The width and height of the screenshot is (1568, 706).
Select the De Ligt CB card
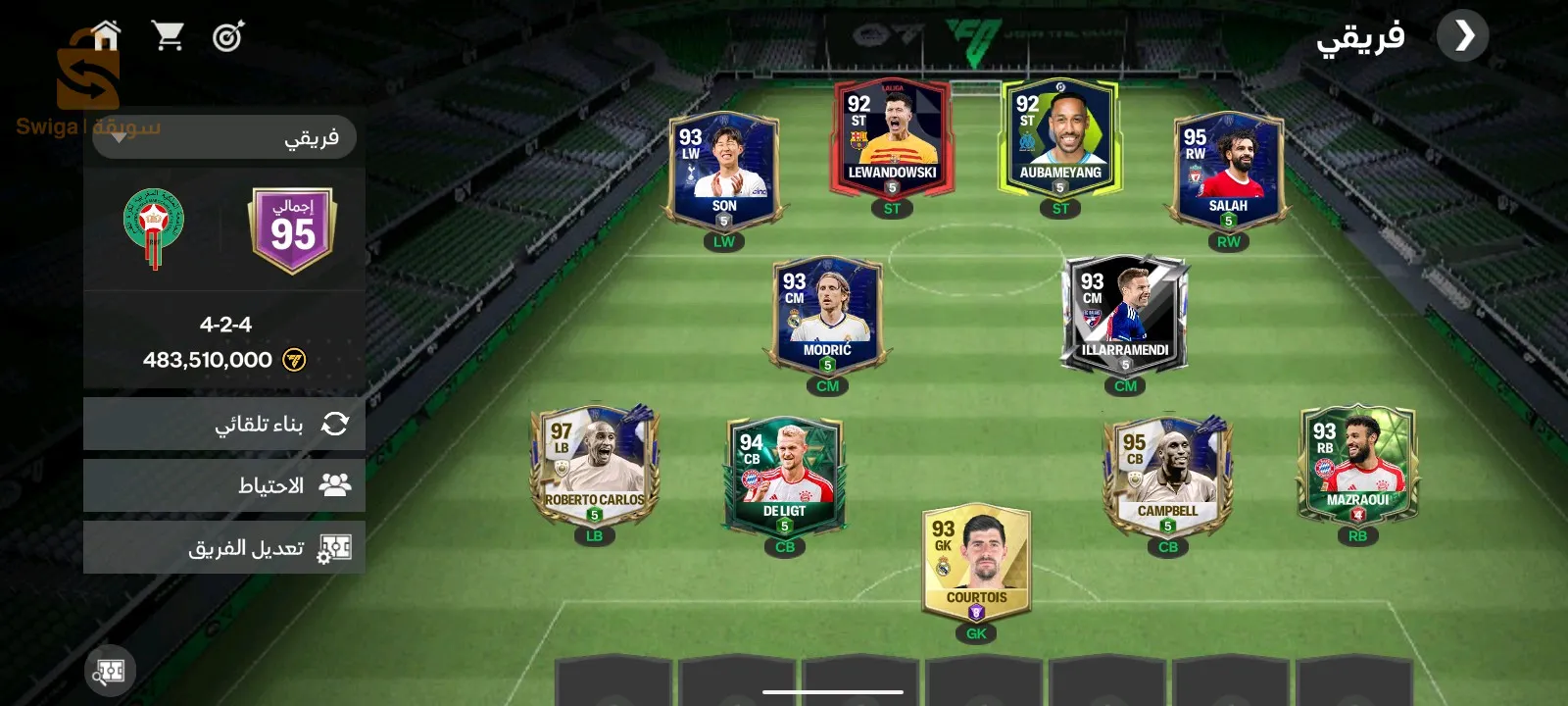point(784,477)
